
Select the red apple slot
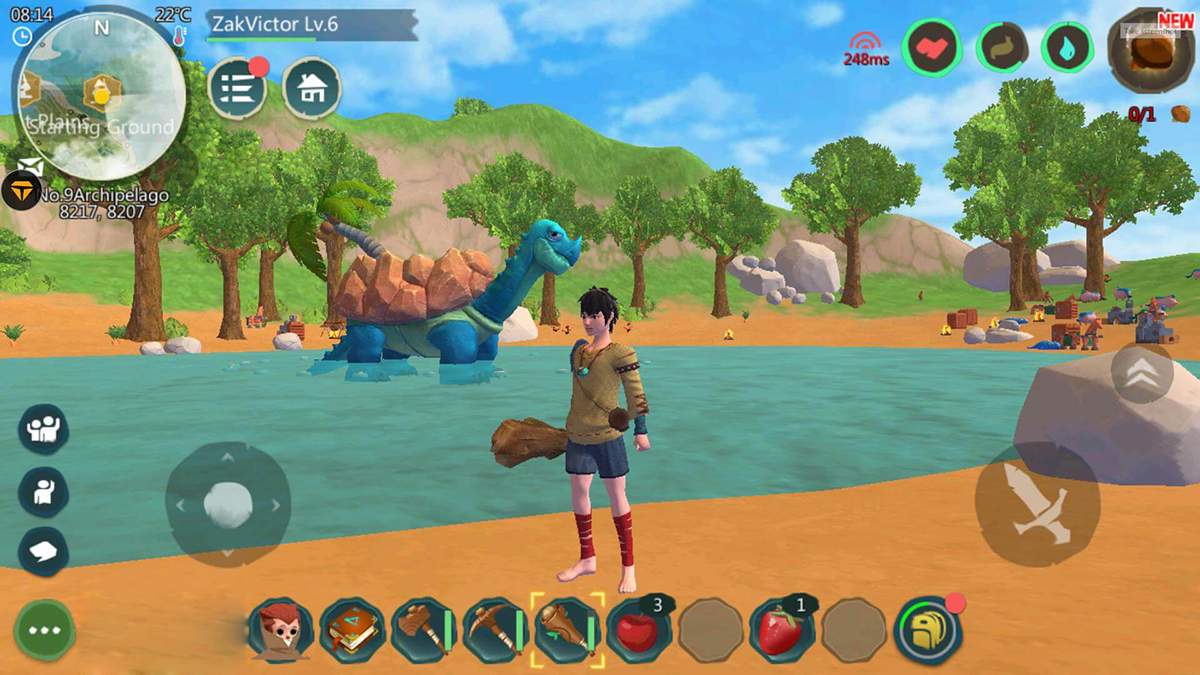coord(638,630)
